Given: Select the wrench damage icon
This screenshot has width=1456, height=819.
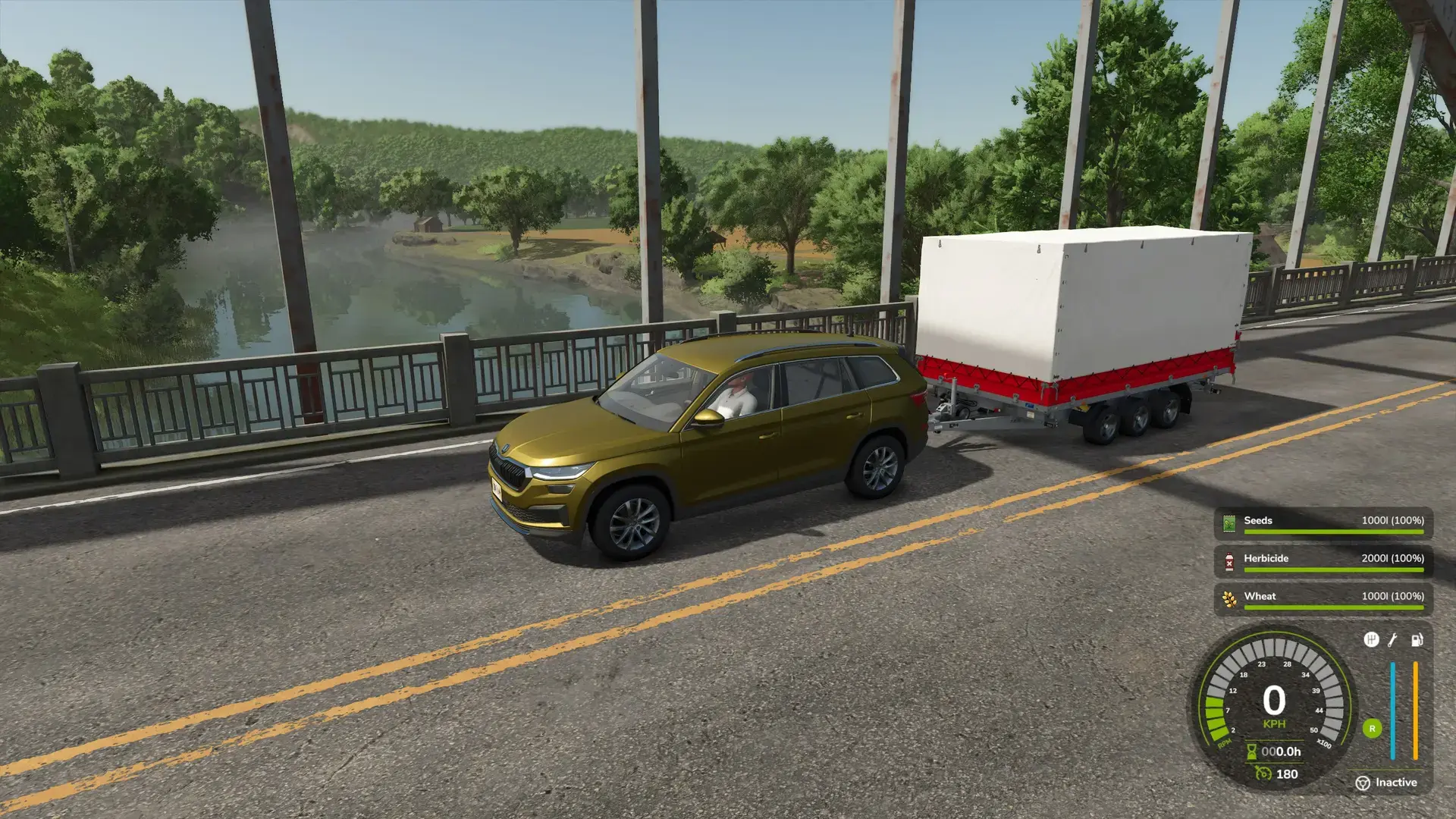Looking at the screenshot, I should click(1393, 640).
